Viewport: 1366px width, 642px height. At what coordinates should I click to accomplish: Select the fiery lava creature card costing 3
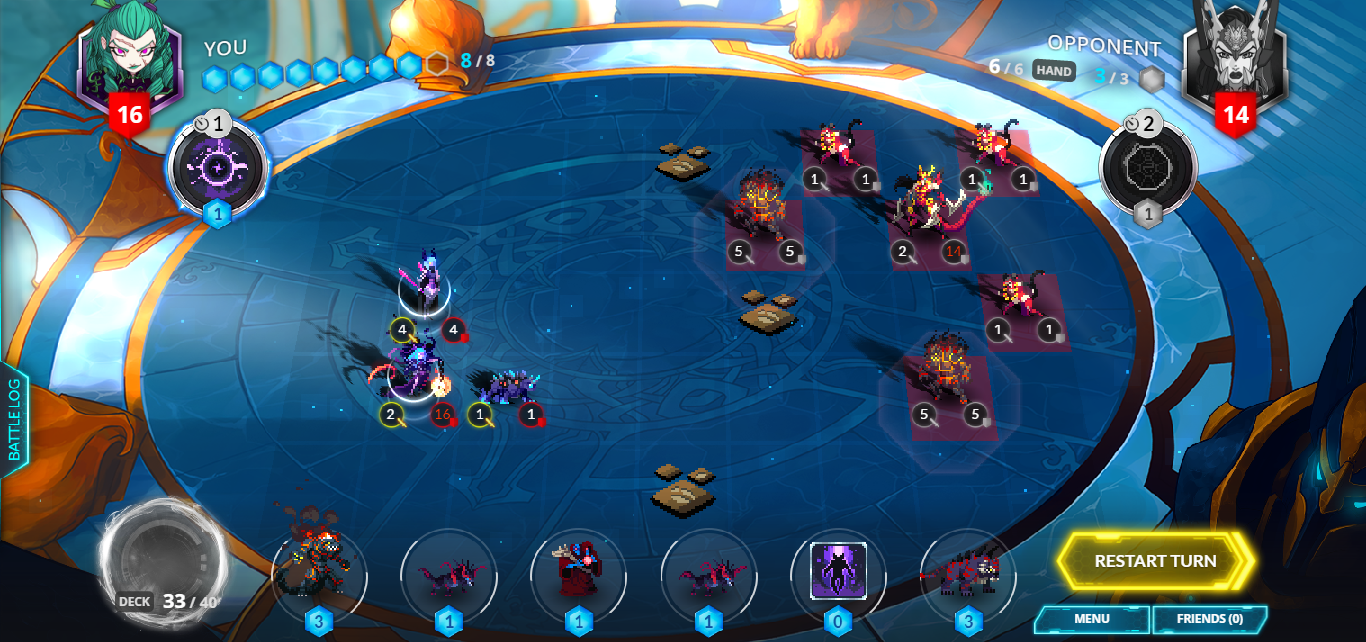click(x=319, y=575)
